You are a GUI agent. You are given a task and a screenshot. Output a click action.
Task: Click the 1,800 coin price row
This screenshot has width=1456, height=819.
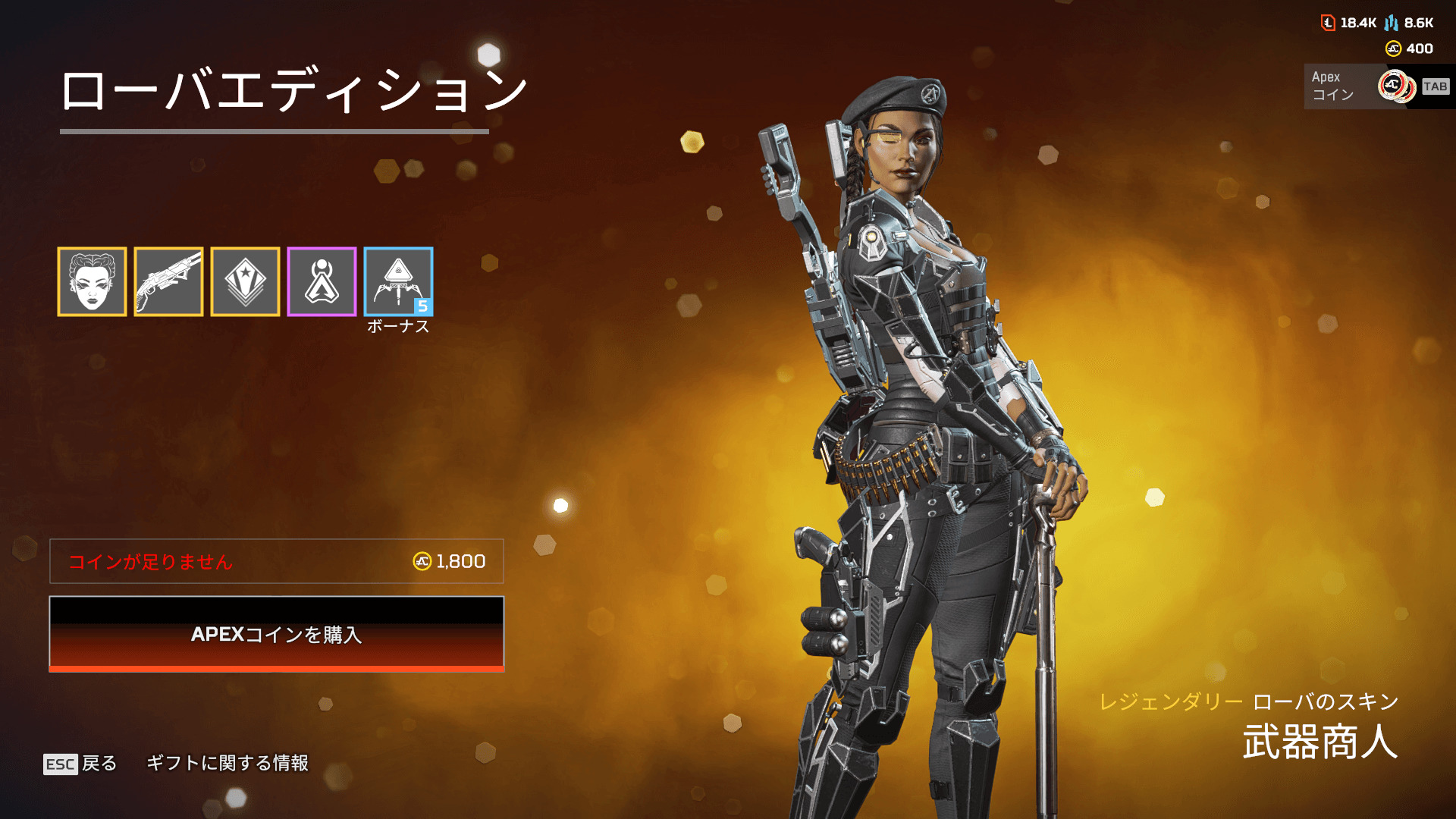pos(277,561)
